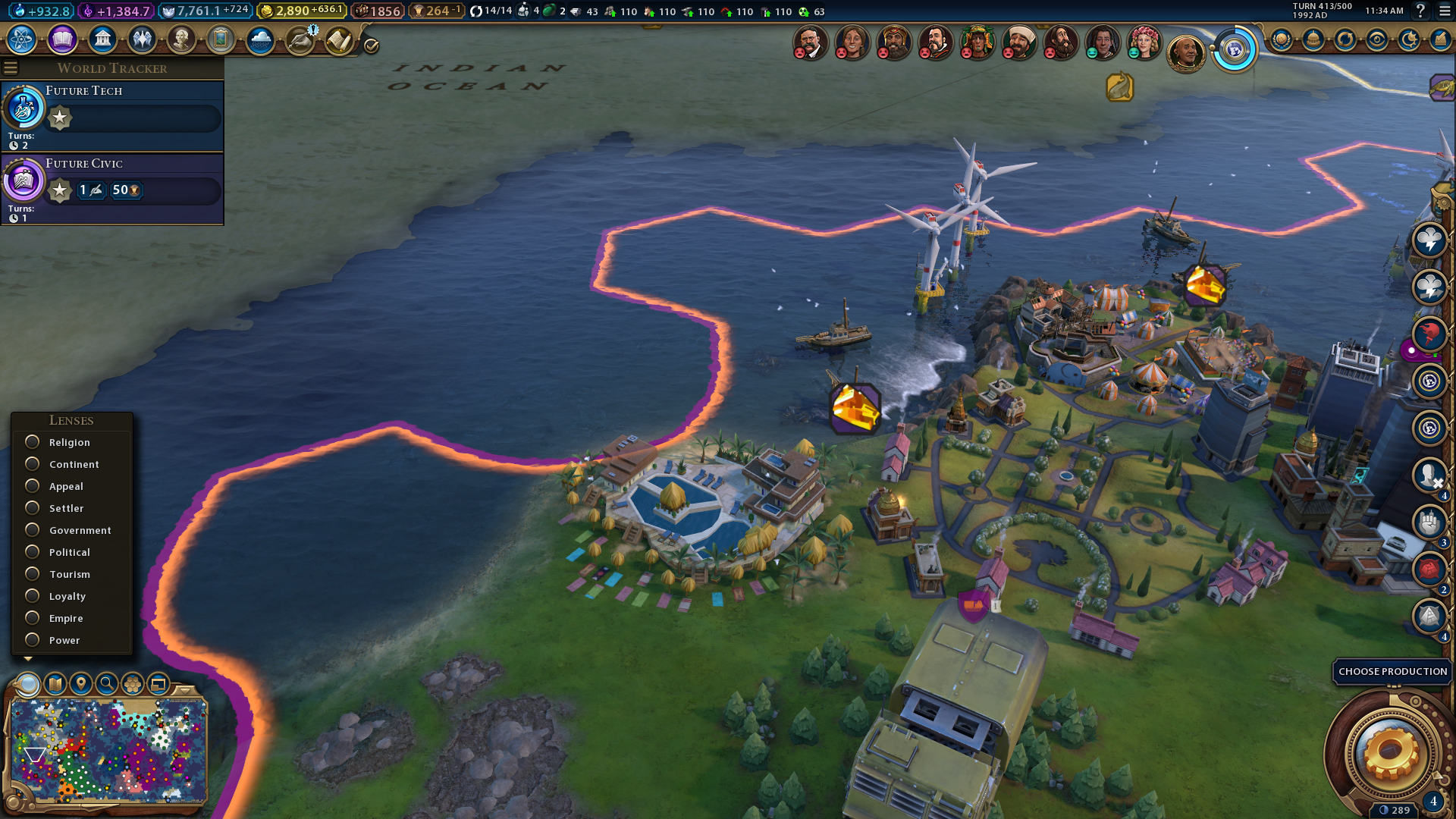
Task: Turn on the Tourism lens
Action: [x=33, y=574]
